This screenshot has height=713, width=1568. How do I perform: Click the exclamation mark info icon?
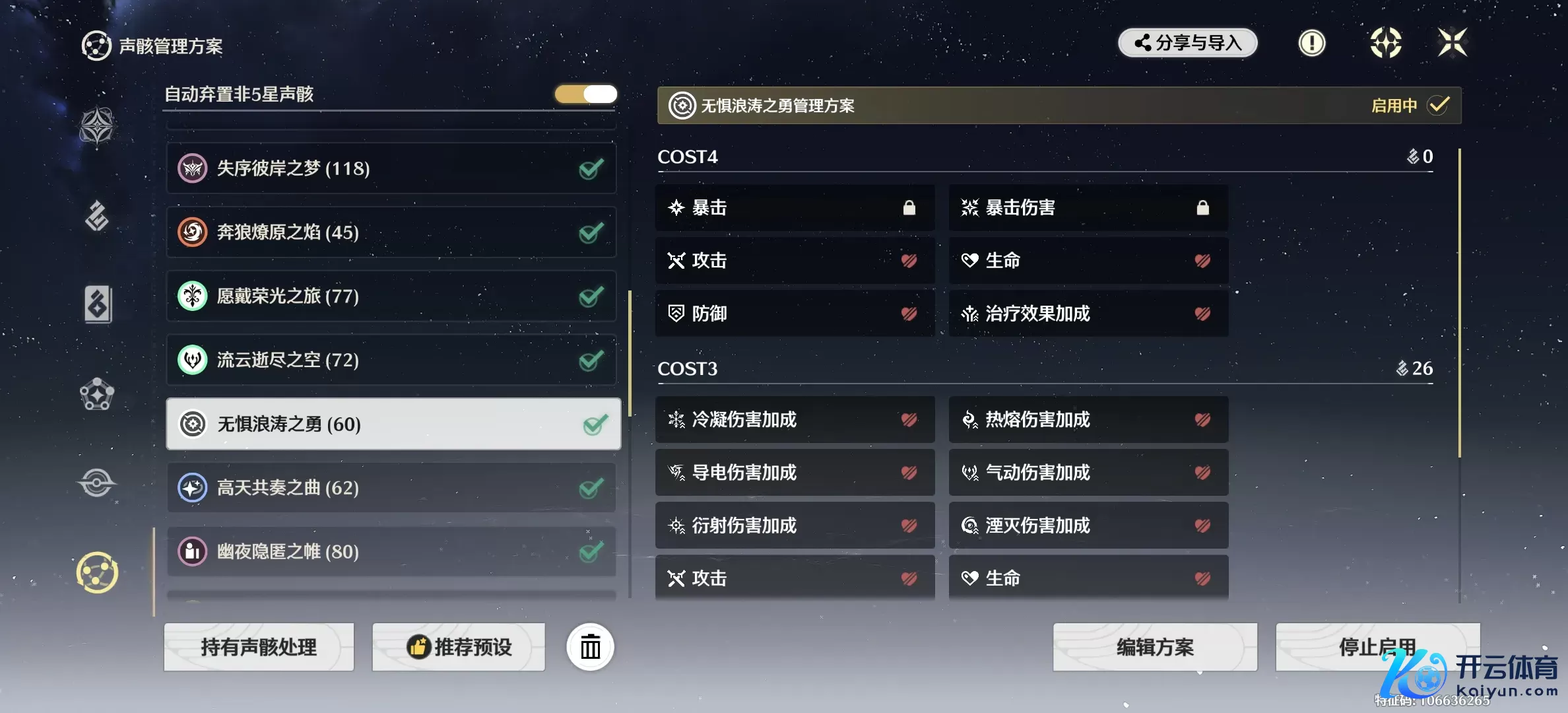coord(1312,43)
